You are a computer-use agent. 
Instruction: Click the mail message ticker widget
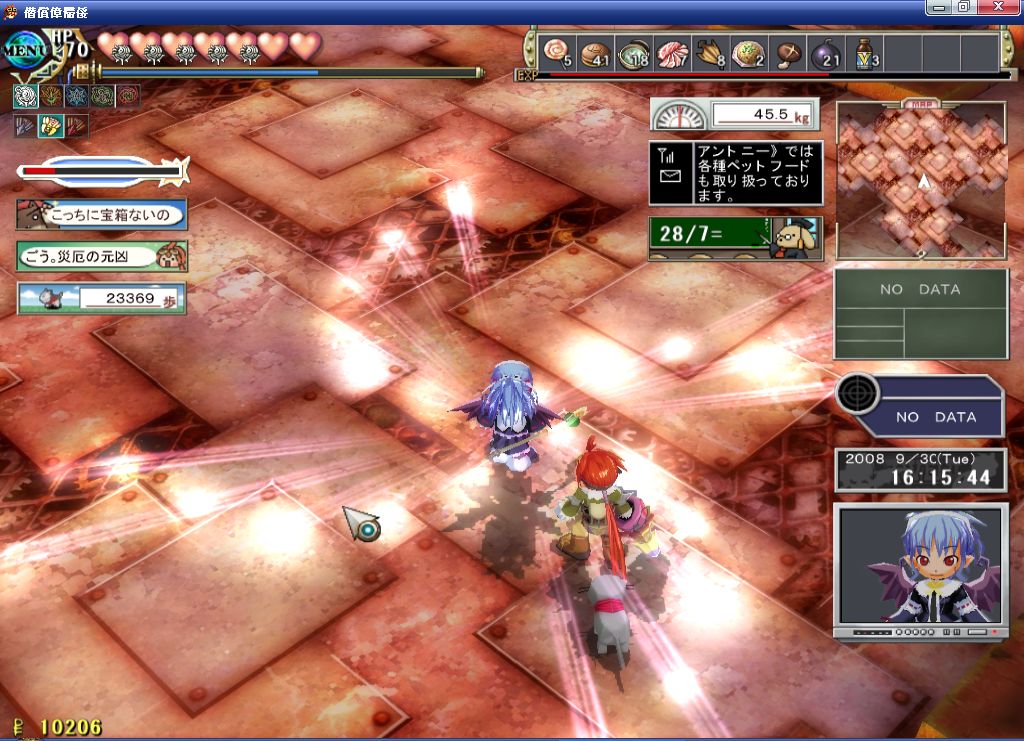[x=735, y=173]
